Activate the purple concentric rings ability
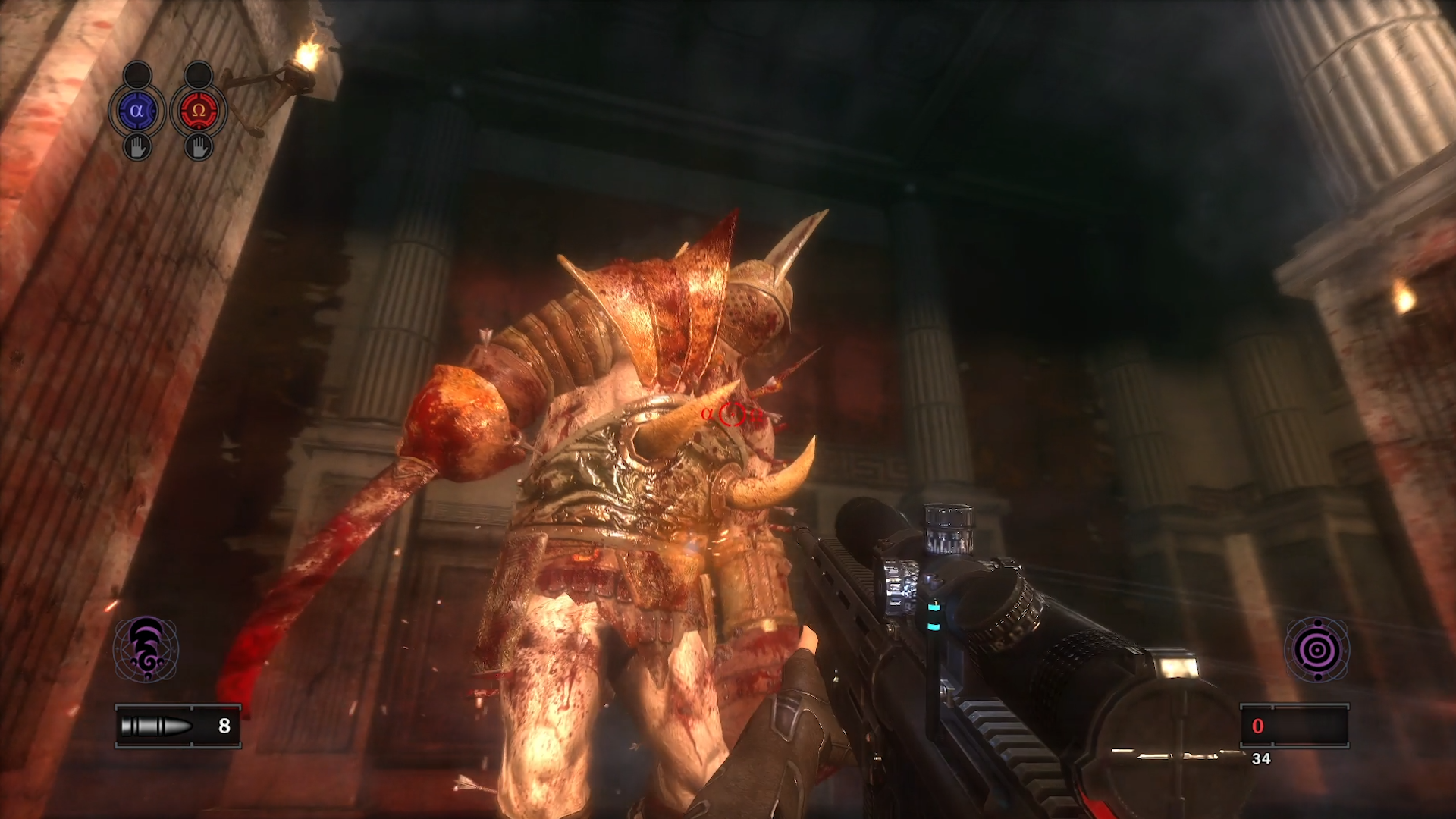The height and width of the screenshot is (819, 1456). pos(1316,649)
